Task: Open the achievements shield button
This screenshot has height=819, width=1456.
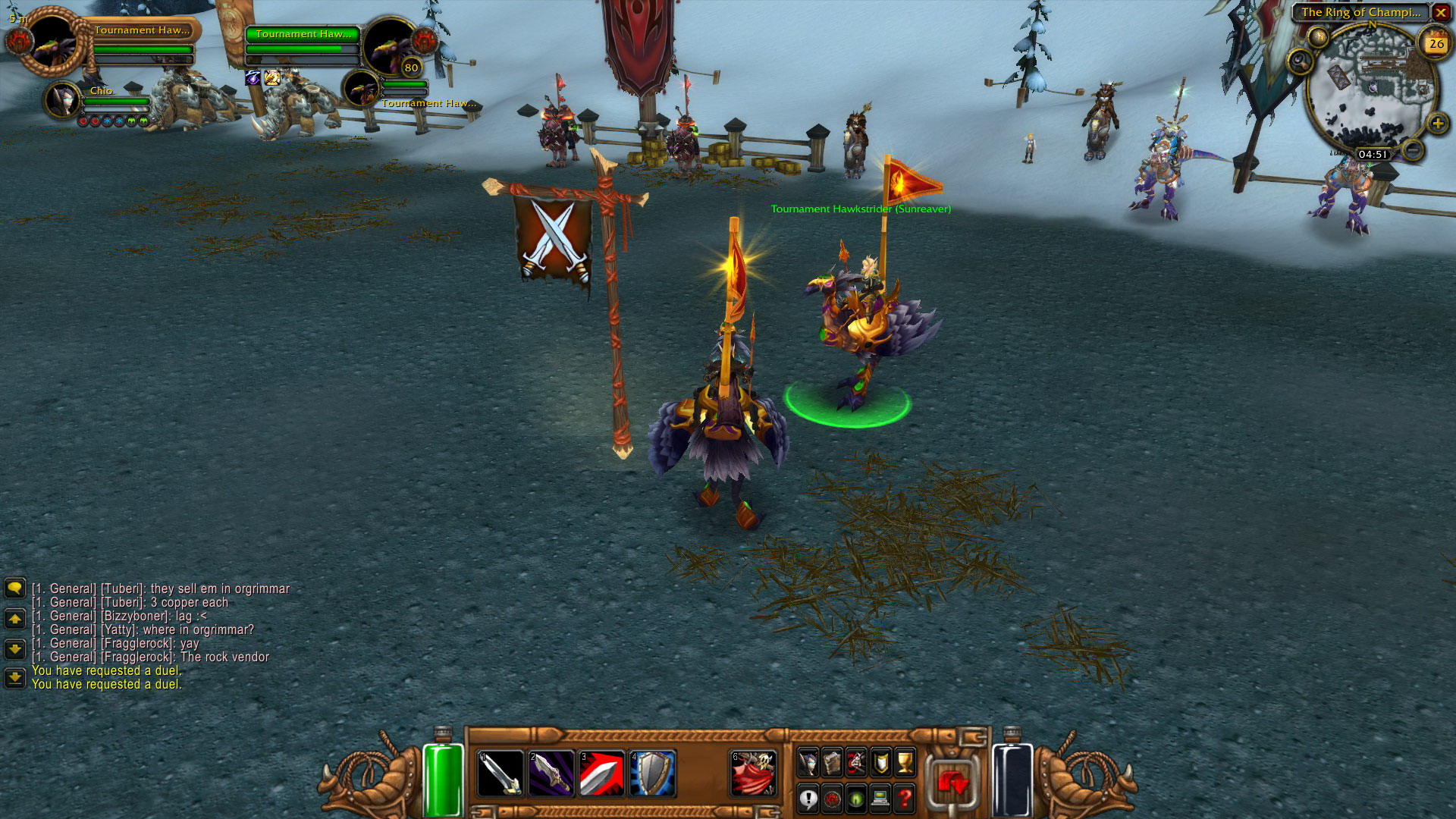Action: [880, 762]
